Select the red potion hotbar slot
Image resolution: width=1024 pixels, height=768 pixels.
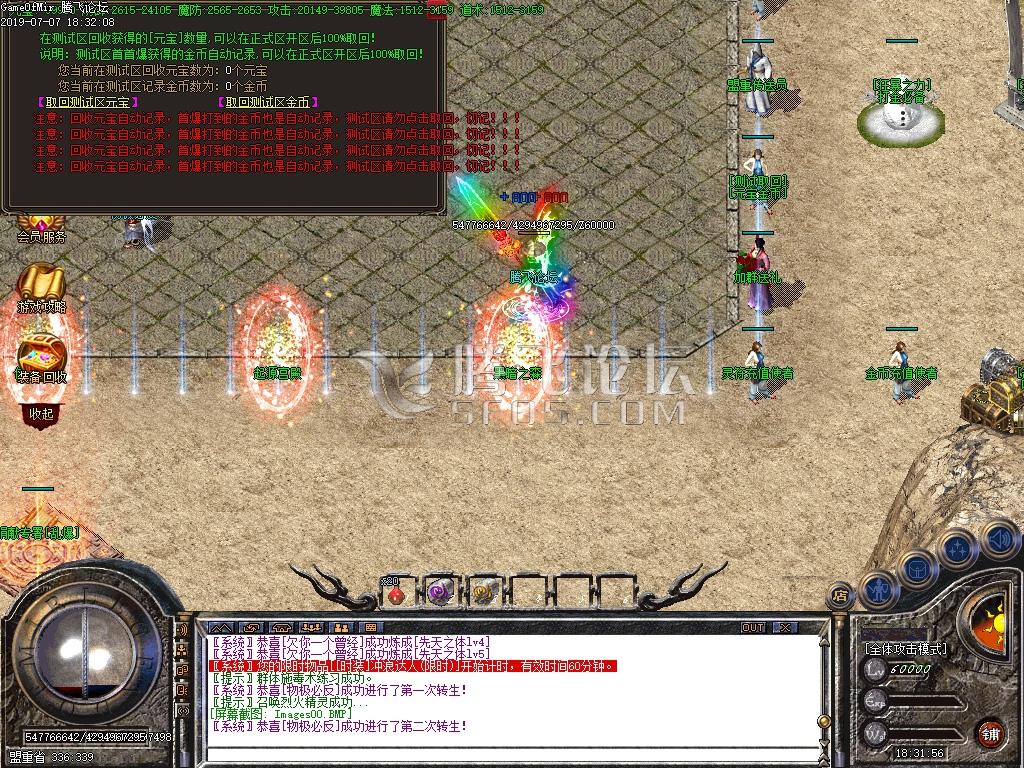click(398, 593)
